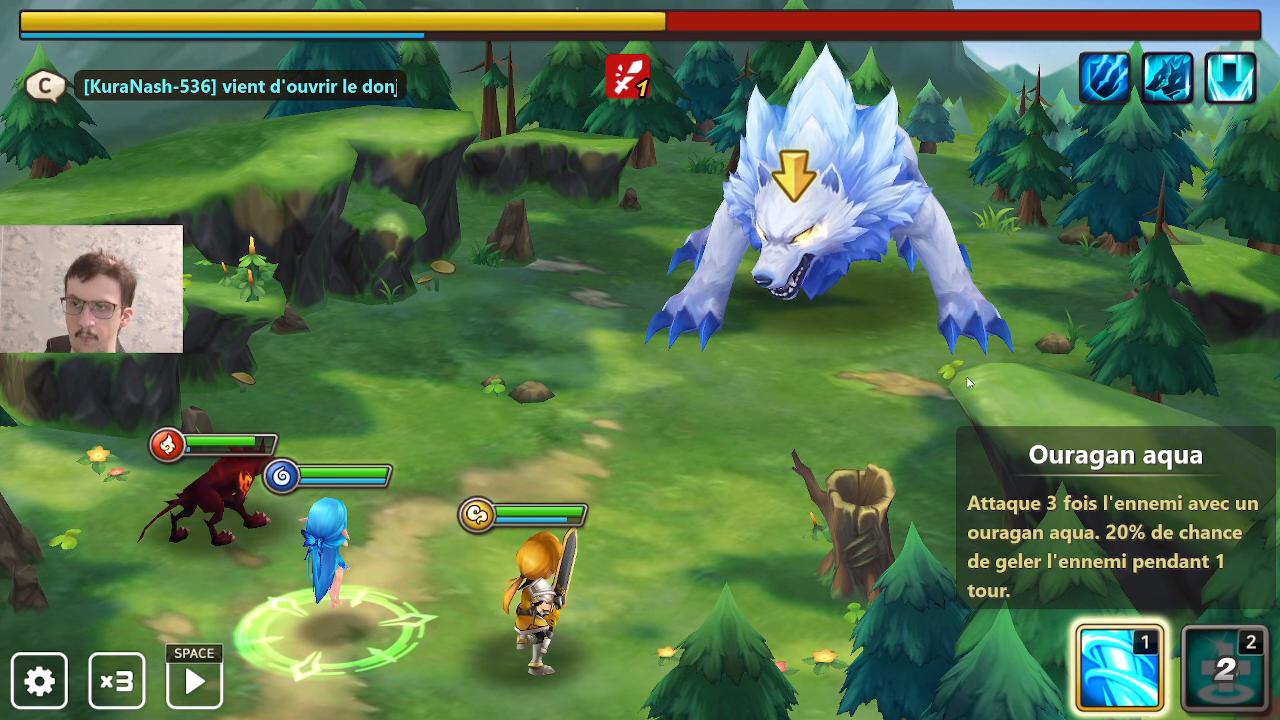Viewport: 1280px width, 720px height.
Task: Select the ice shard boss skill icon
Action: point(1167,77)
